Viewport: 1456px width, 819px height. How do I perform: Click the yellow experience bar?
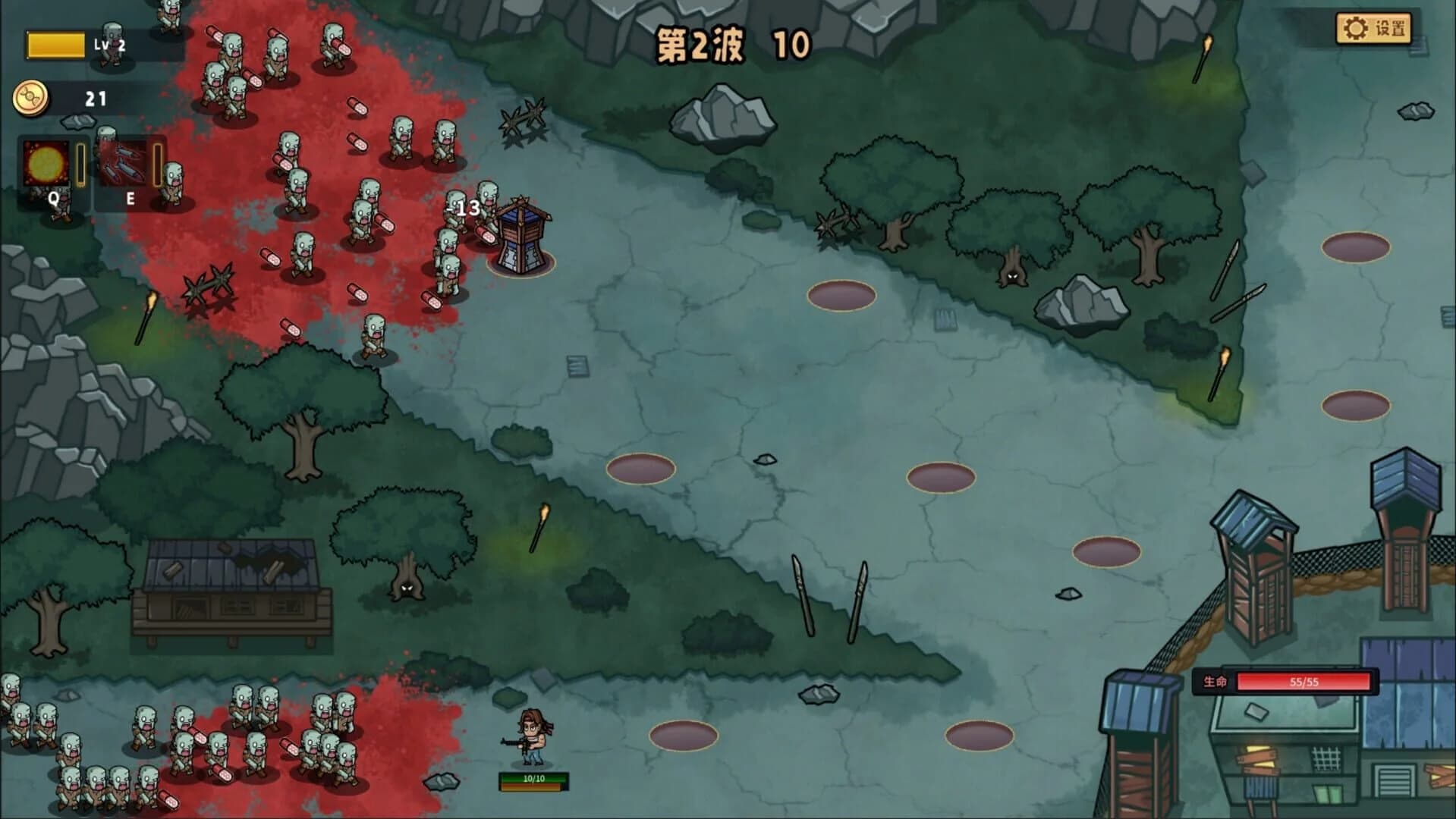coord(57,44)
